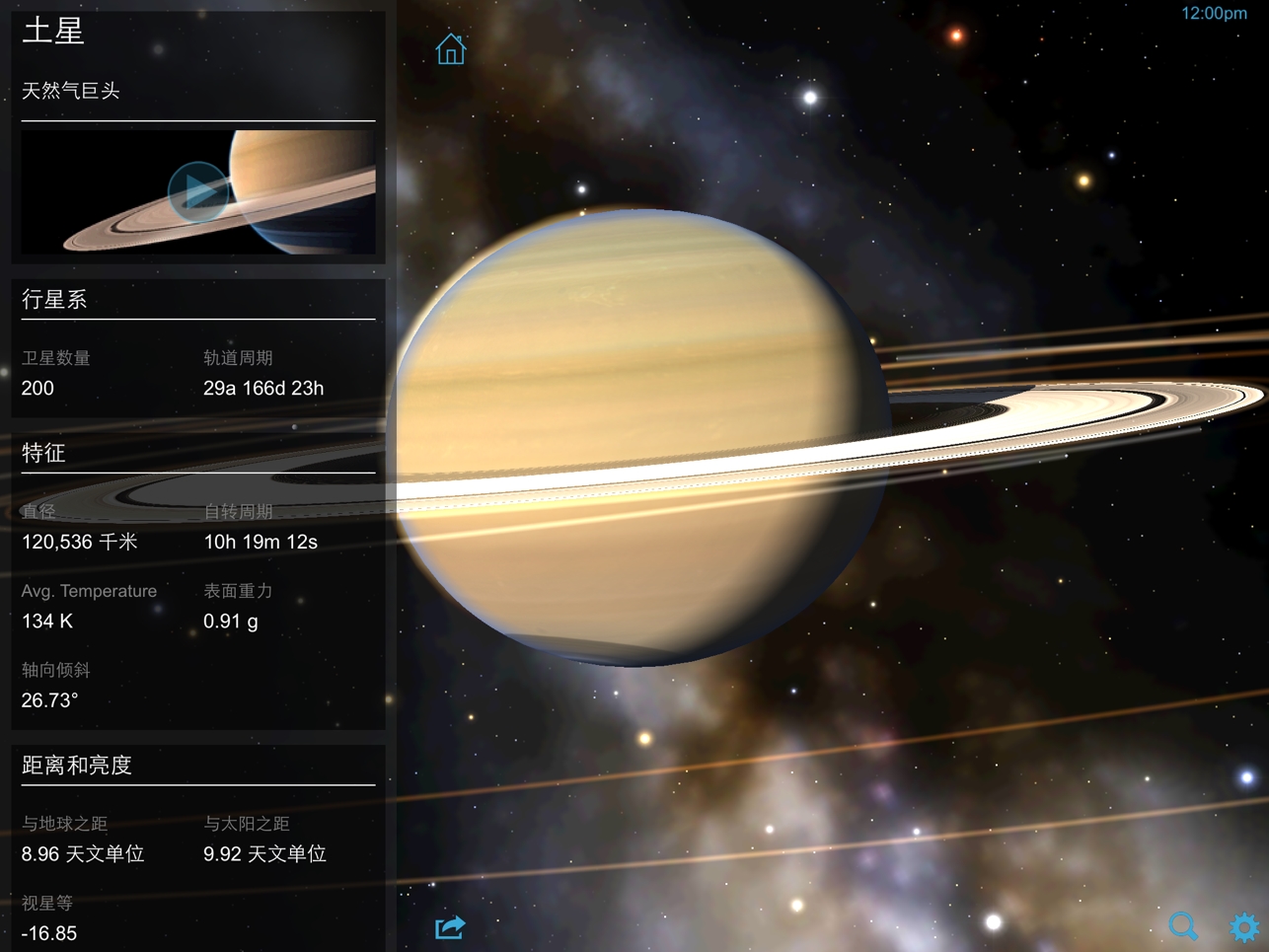
Task: Click the 卫星数量 value showing 200
Action: (37, 388)
